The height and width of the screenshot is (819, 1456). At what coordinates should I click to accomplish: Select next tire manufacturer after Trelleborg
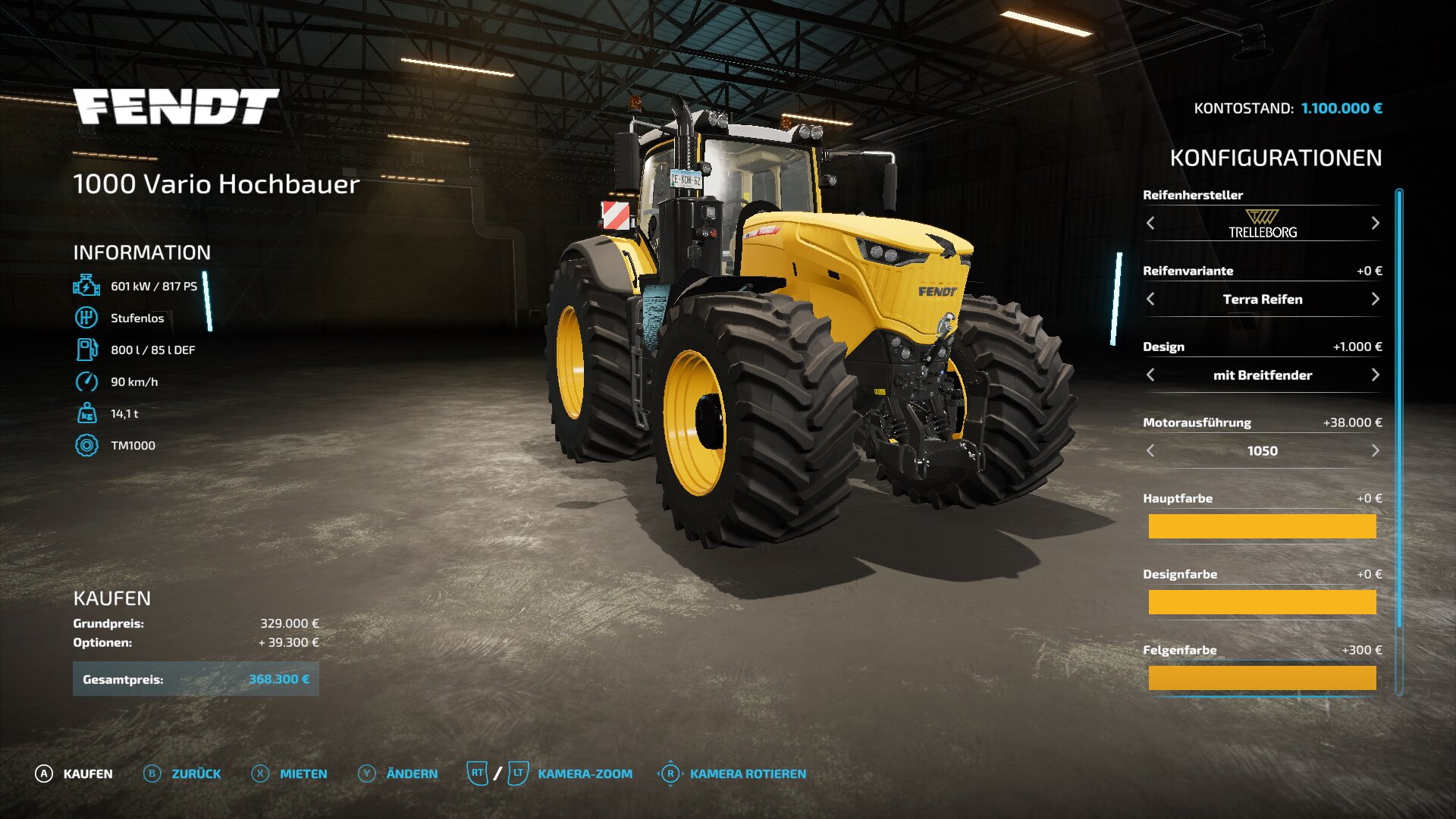pos(1375,223)
